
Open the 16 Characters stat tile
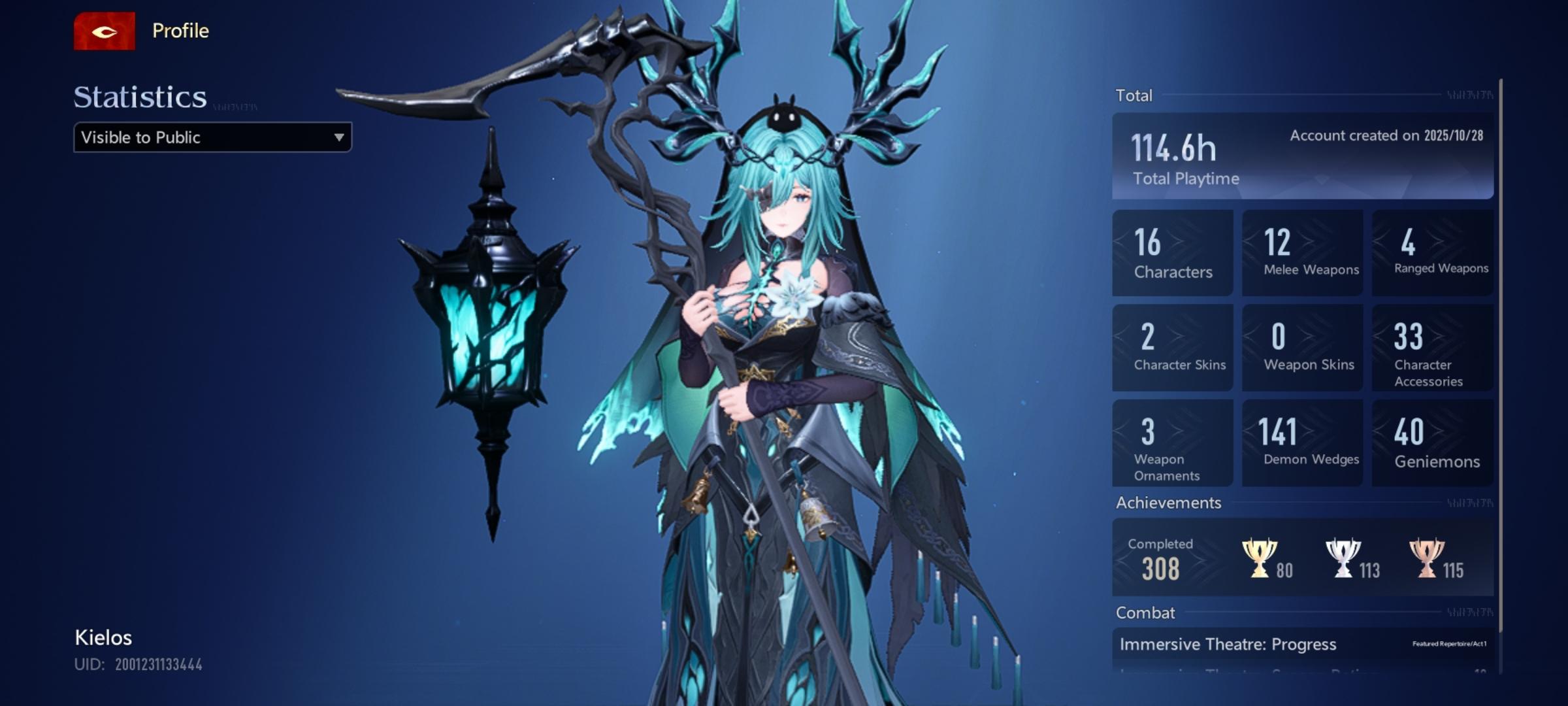(1172, 253)
